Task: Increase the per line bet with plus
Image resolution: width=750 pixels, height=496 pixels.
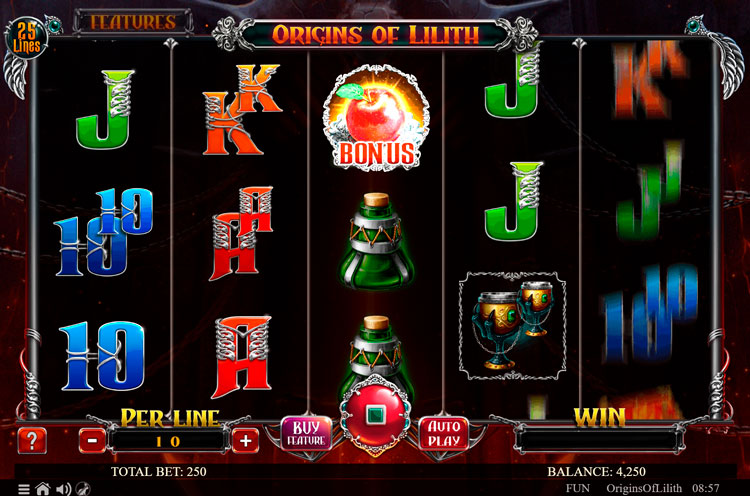Action: pyautogui.click(x=245, y=439)
